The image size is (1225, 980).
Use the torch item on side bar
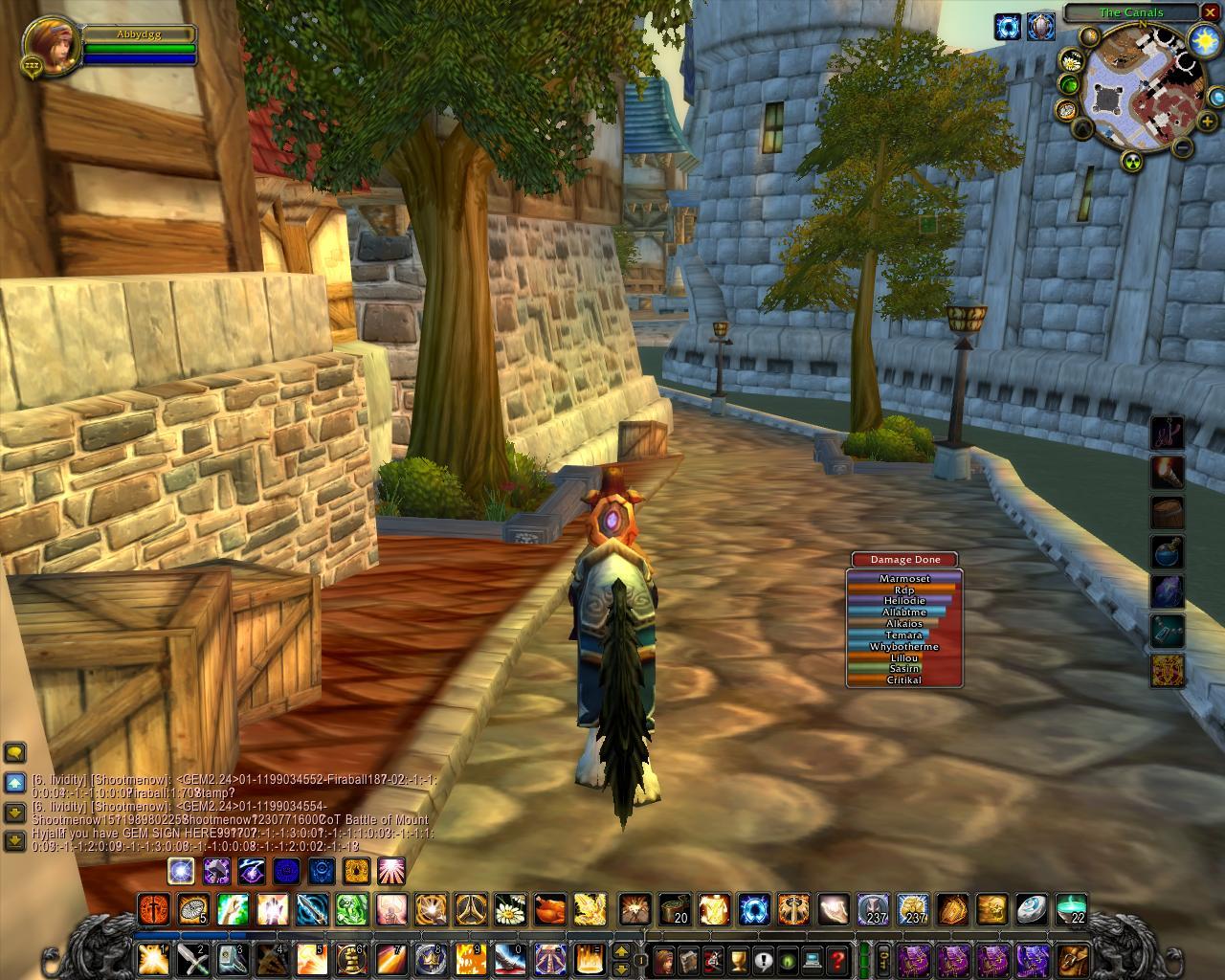tap(1168, 472)
